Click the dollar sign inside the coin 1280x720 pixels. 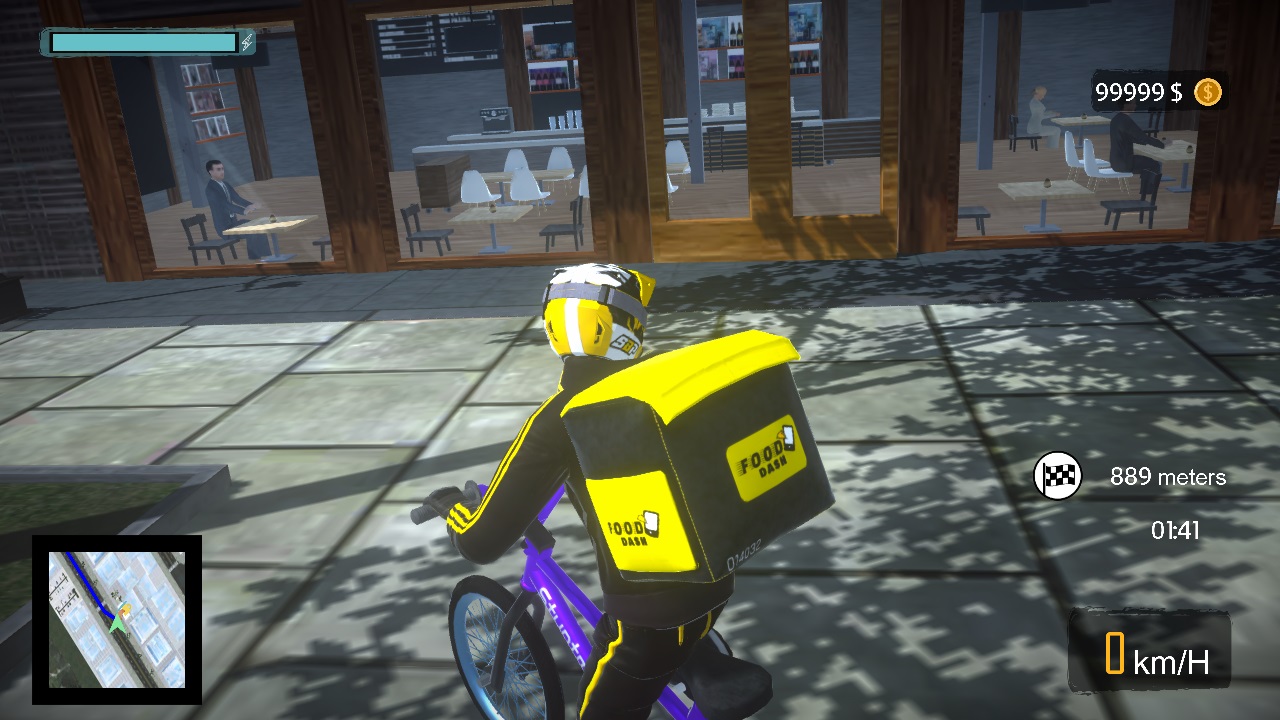point(1207,93)
